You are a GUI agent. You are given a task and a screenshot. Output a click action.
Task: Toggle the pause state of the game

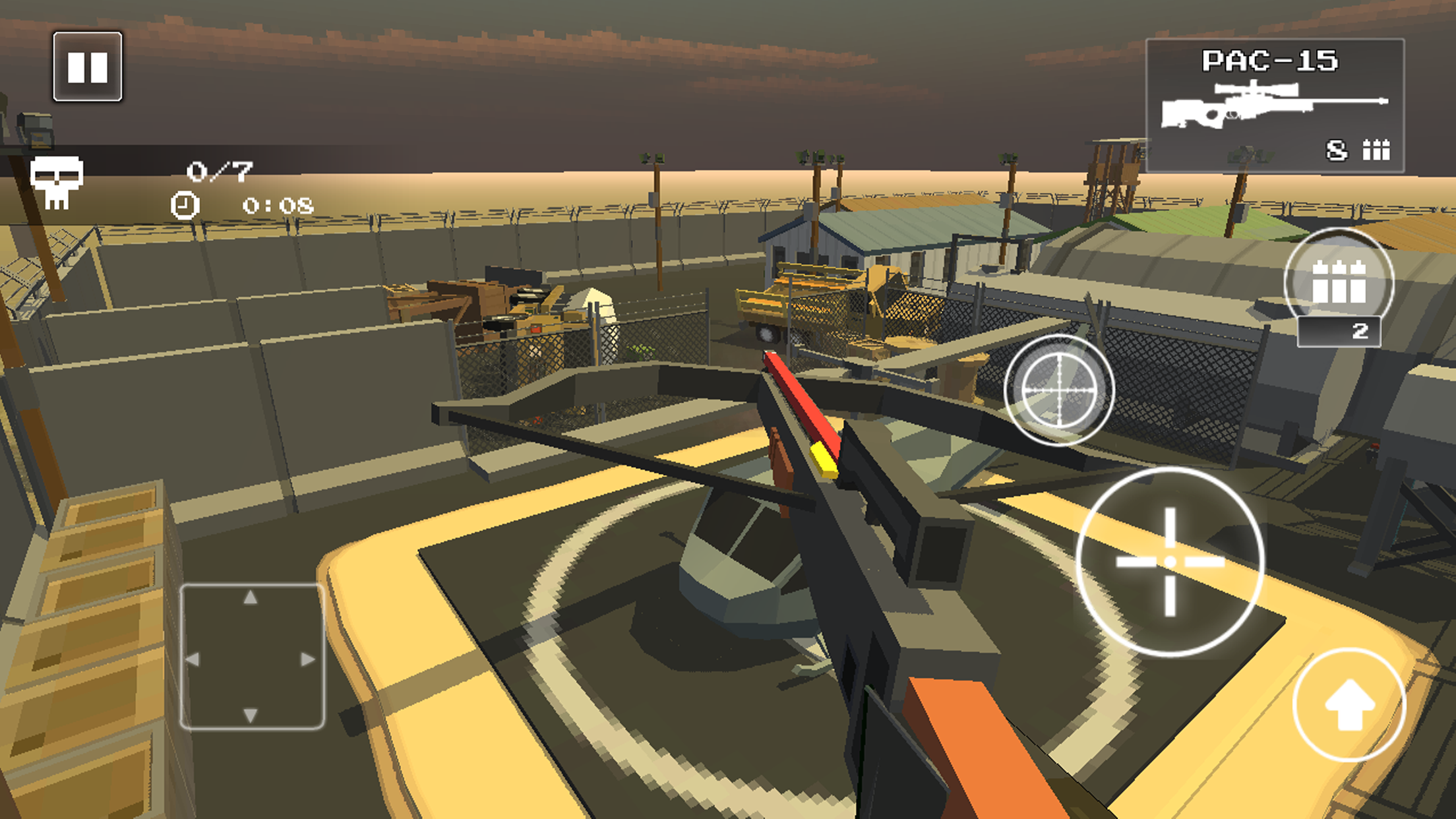pos(88,67)
